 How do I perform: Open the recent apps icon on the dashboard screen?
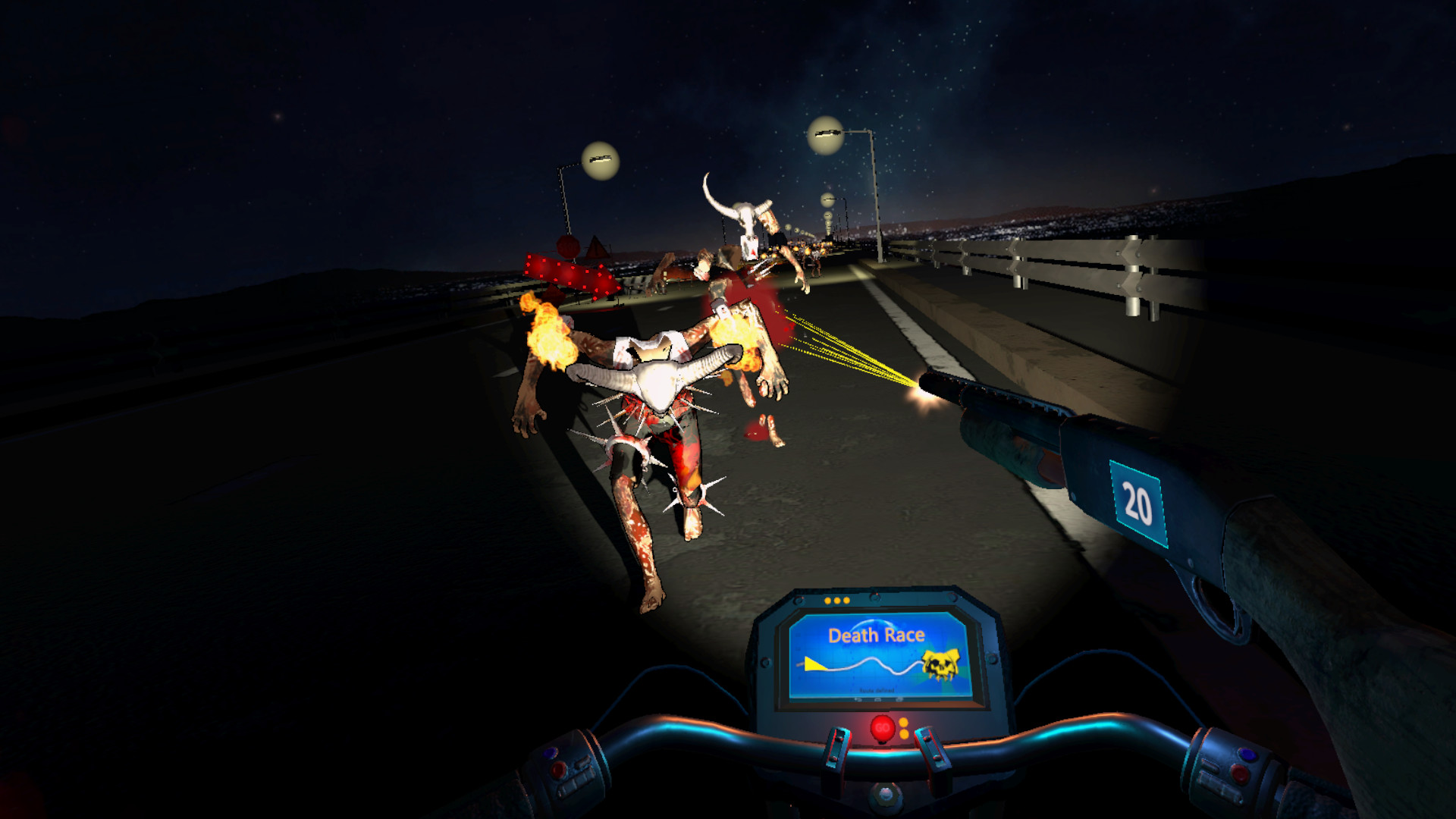[x=899, y=699]
